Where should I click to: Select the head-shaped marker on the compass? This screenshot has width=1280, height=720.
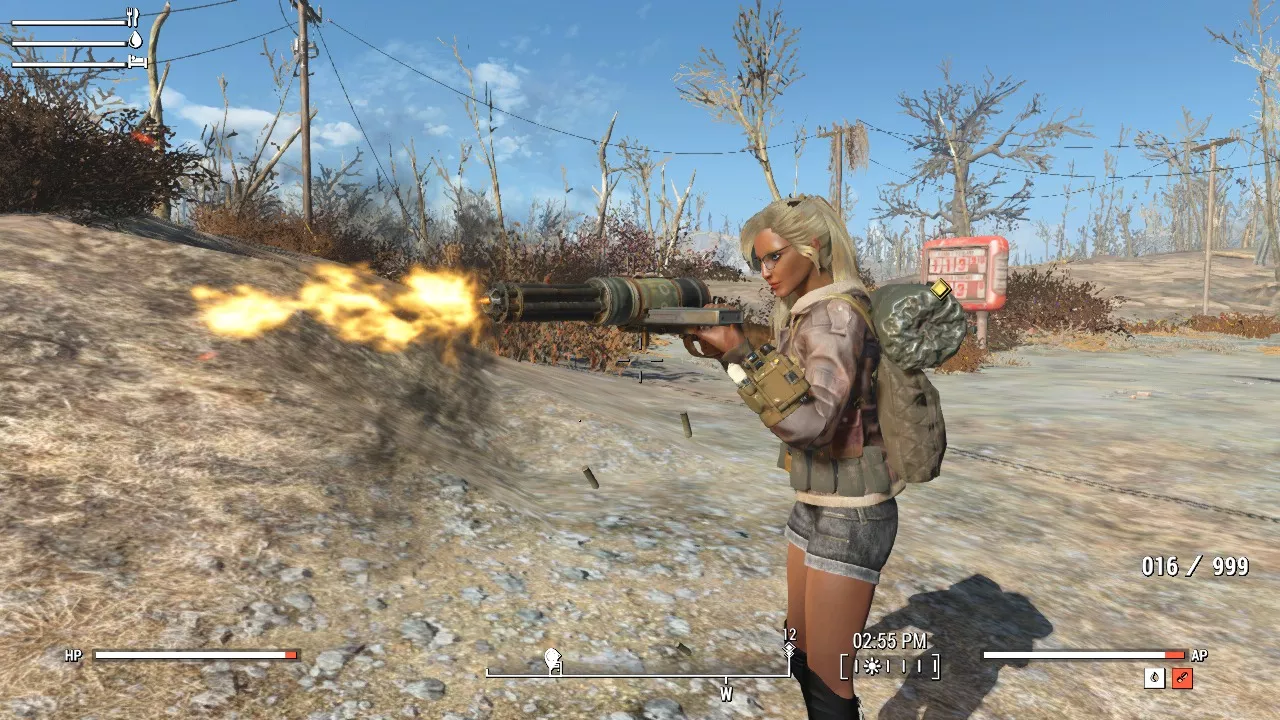point(551,658)
